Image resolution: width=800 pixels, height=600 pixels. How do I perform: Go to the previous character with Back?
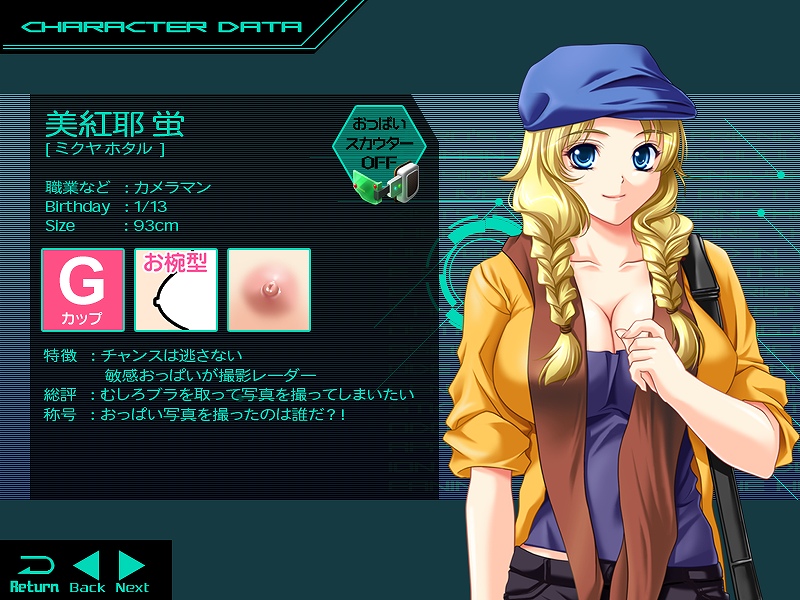(x=87, y=572)
